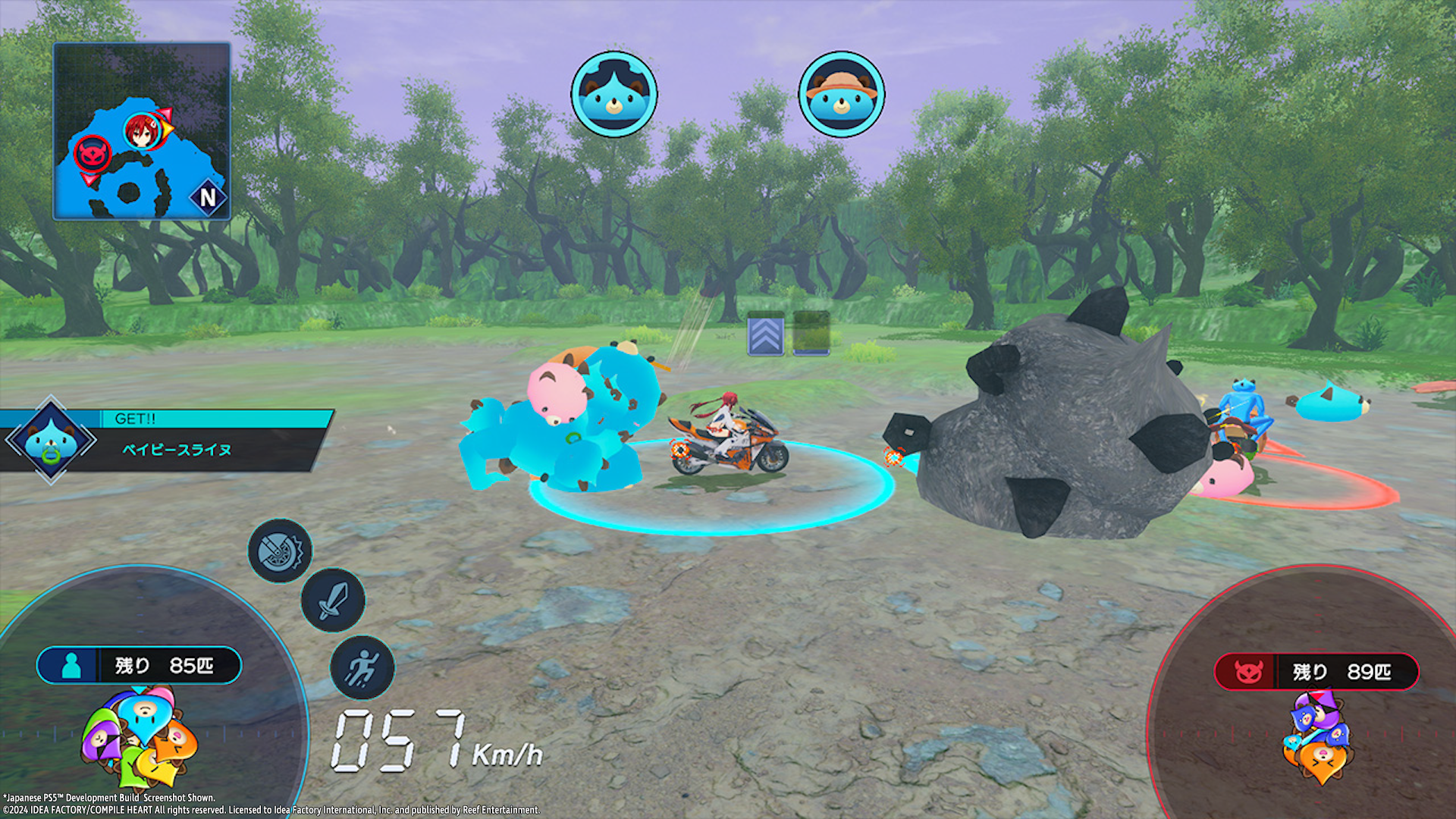The width and height of the screenshot is (1456, 819).
Task: Select the plain blue slime portrait
Action: (x=613, y=95)
